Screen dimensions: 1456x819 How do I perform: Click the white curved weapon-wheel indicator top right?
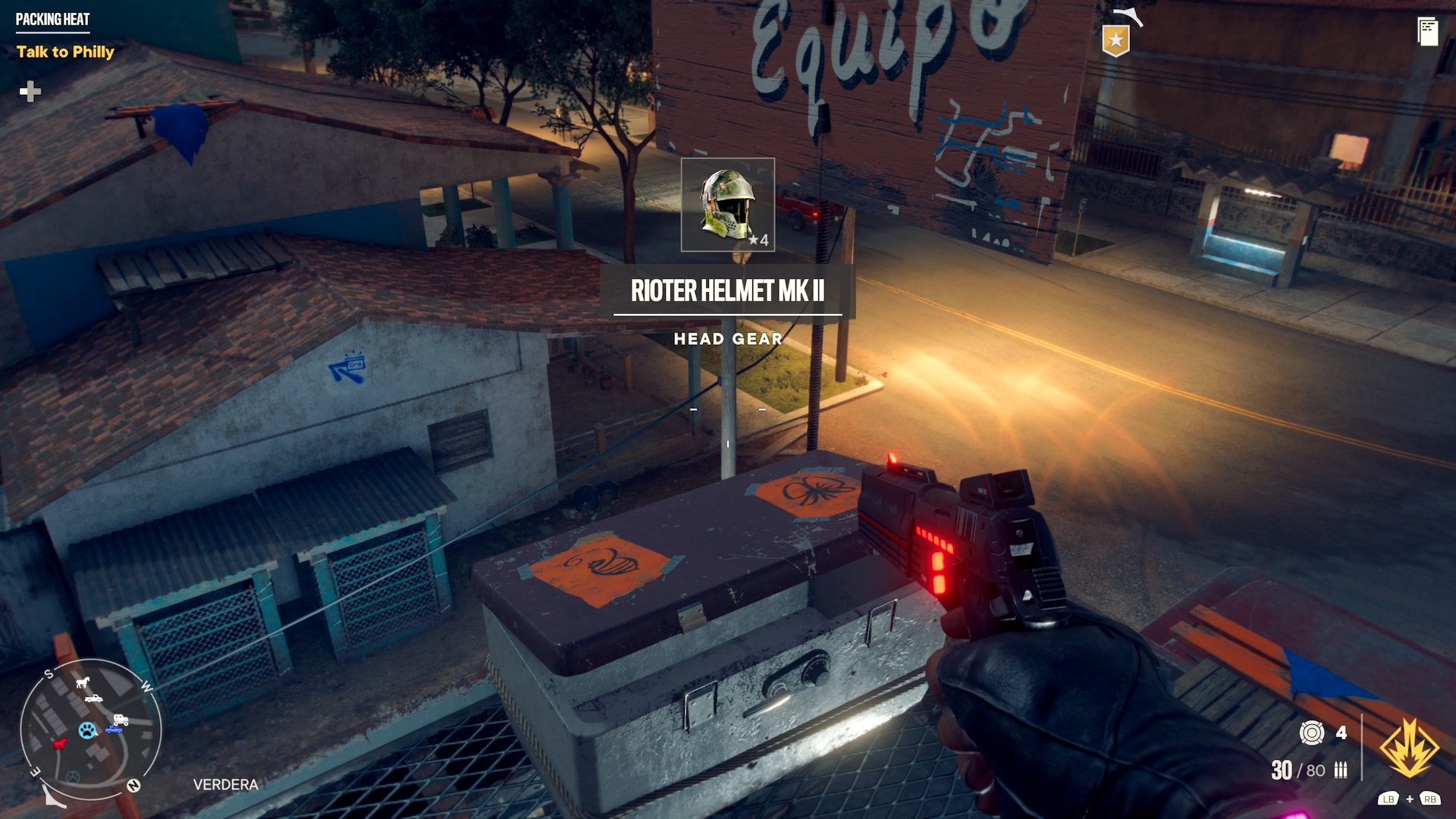pyautogui.click(x=1128, y=17)
